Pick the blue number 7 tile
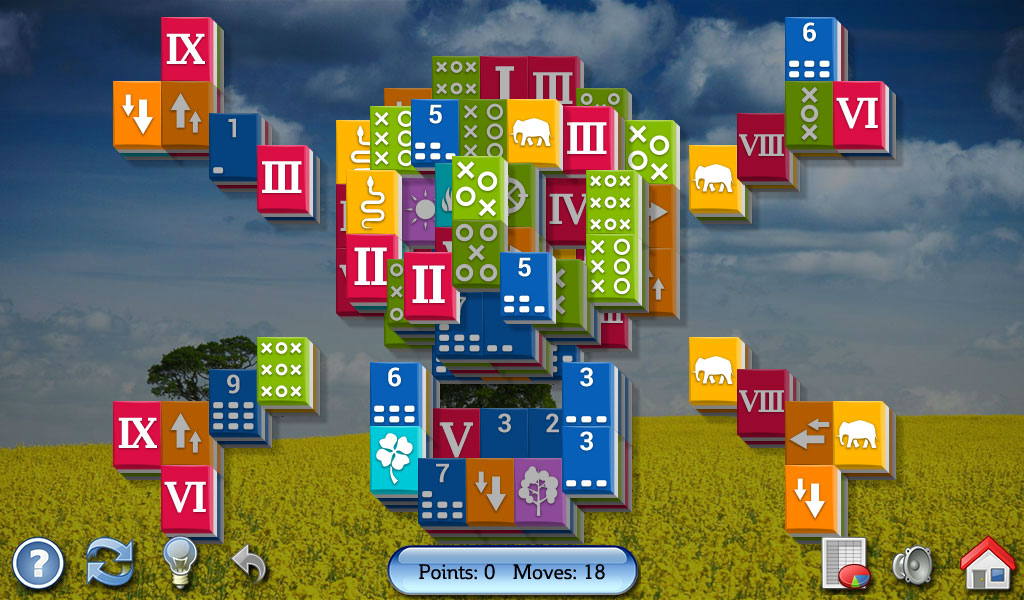The width and height of the screenshot is (1024, 600). [441, 492]
